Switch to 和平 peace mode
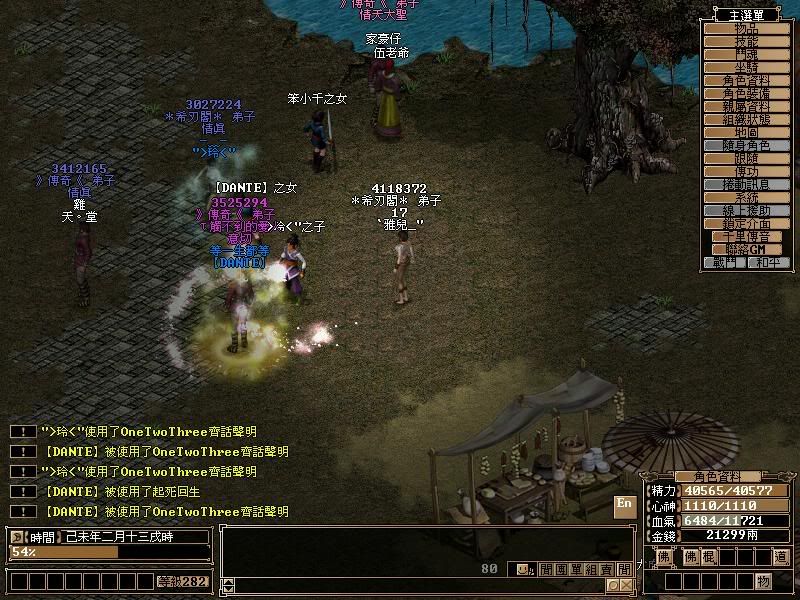 [768, 262]
